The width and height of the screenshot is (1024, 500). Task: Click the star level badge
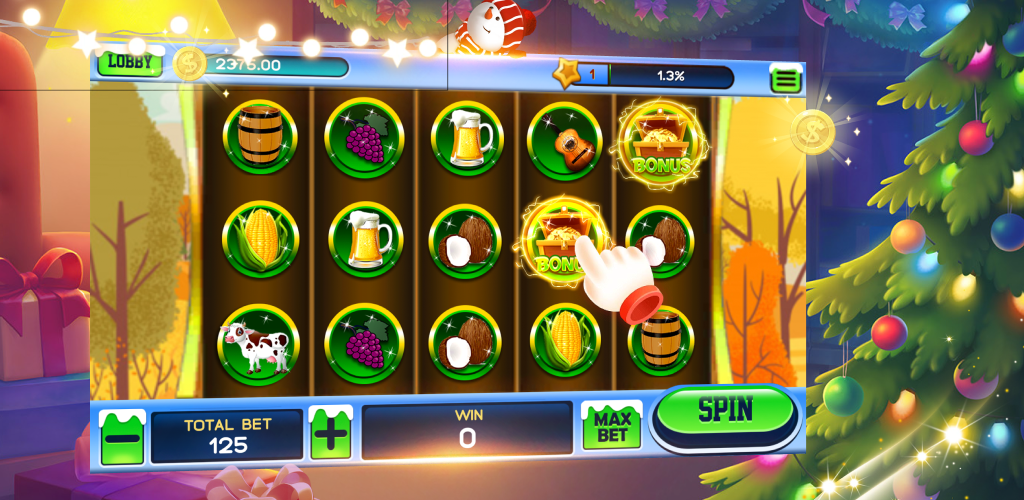[569, 74]
